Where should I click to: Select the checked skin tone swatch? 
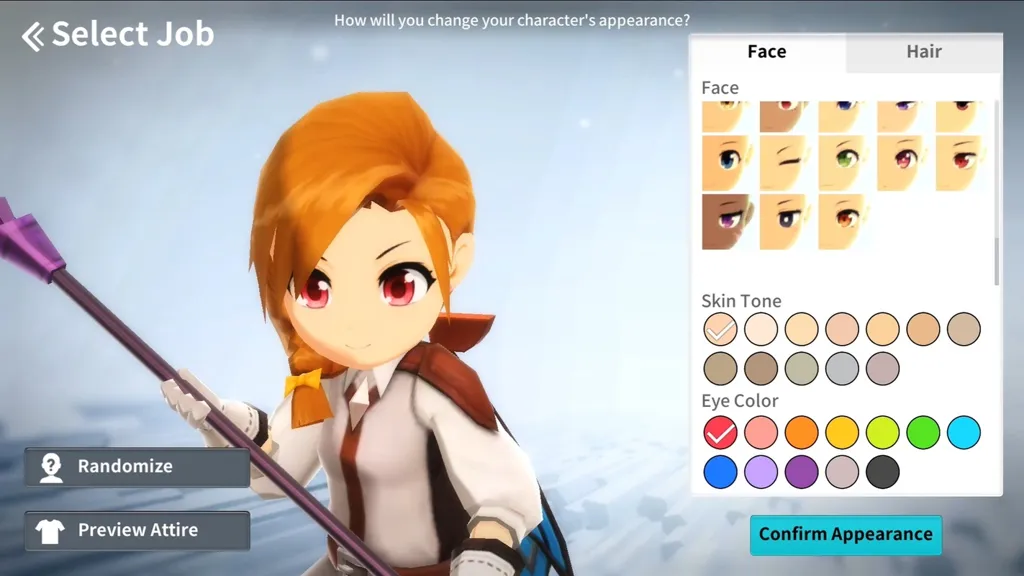tap(720, 329)
